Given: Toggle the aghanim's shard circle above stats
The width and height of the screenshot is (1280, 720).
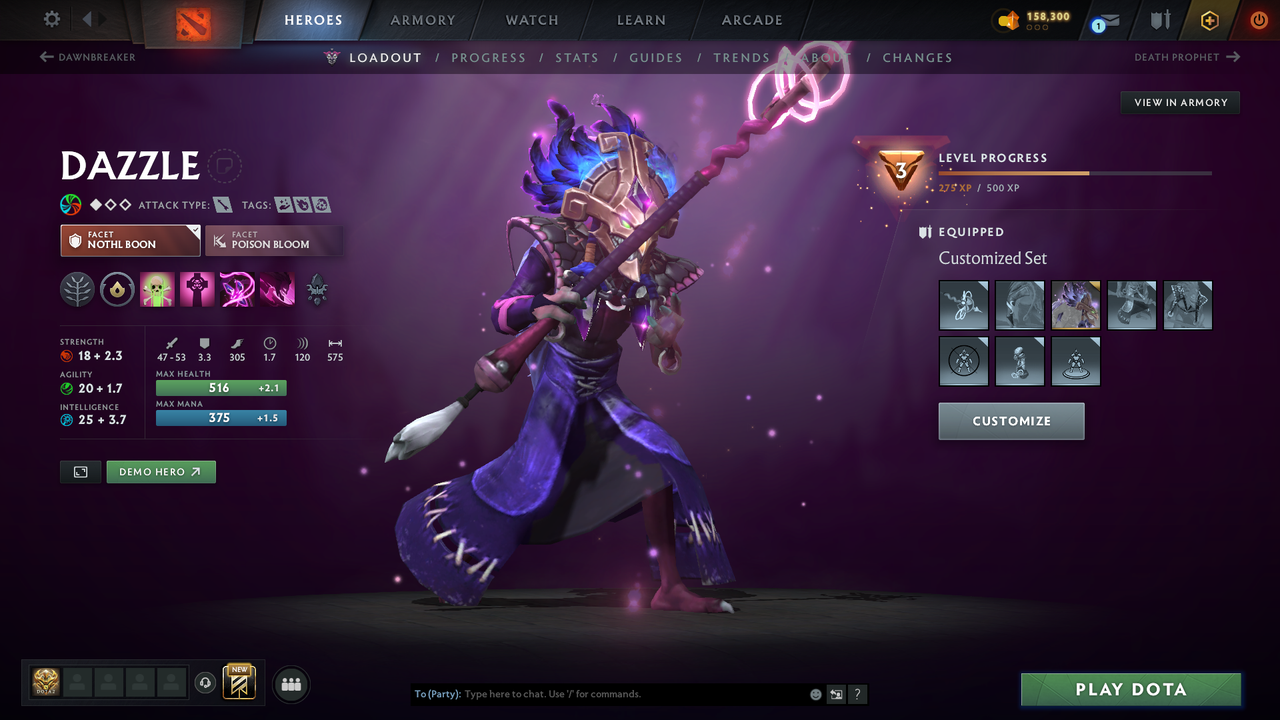Looking at the screenshot, I should tap(117, 290).
